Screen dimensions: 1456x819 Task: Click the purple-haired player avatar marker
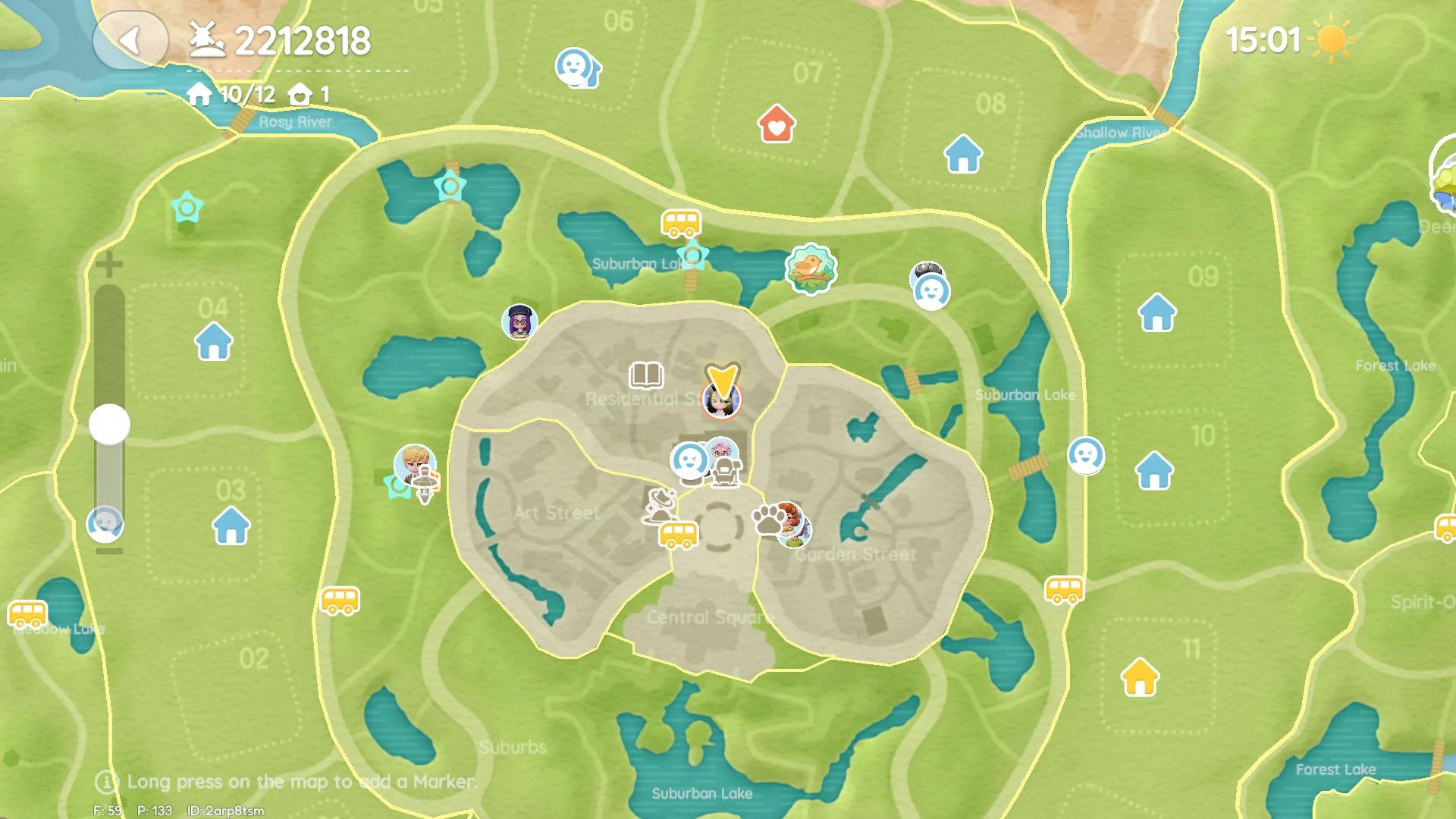click(519, 322)
